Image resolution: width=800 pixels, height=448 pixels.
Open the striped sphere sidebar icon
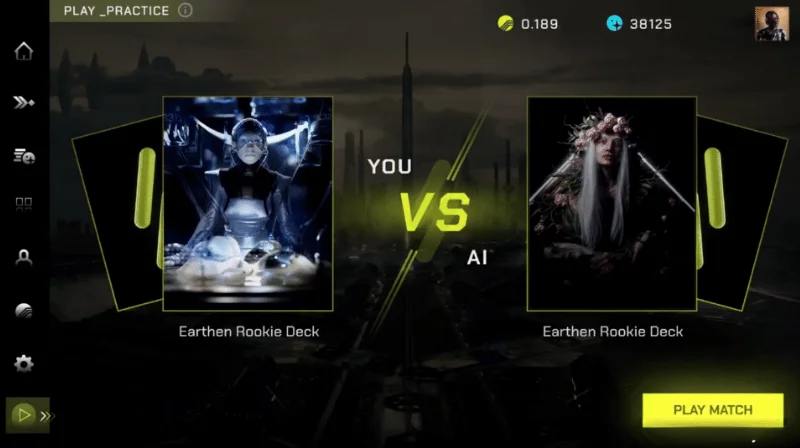pos(24,310)
